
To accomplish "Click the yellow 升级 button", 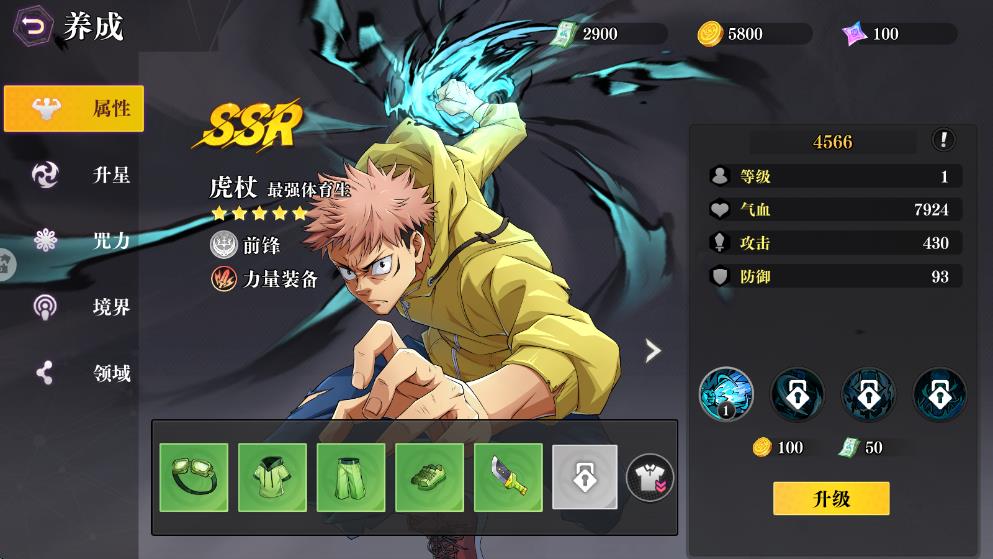I will click(830, 498).
